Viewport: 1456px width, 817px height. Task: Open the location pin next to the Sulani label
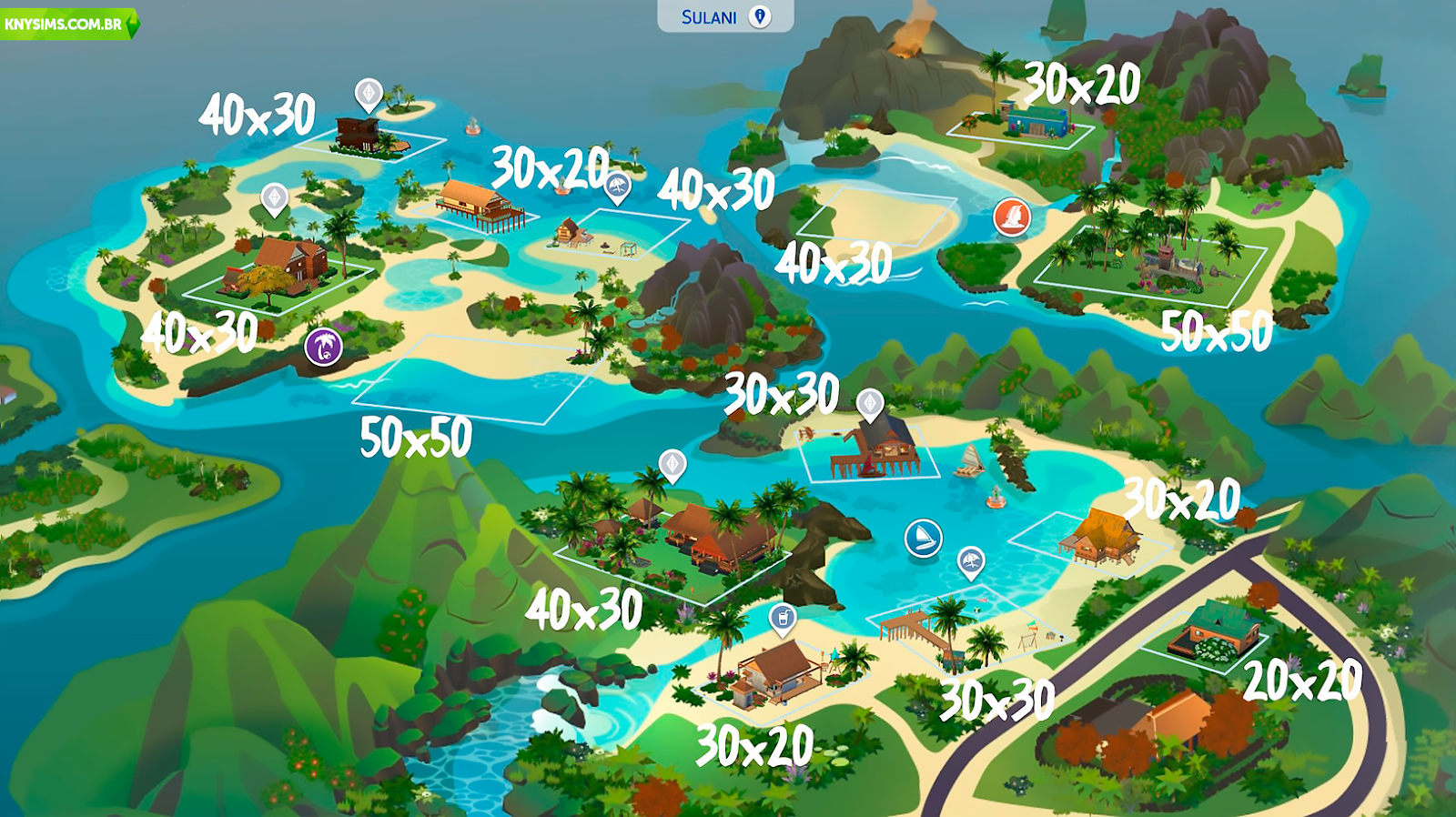(759, 15)
